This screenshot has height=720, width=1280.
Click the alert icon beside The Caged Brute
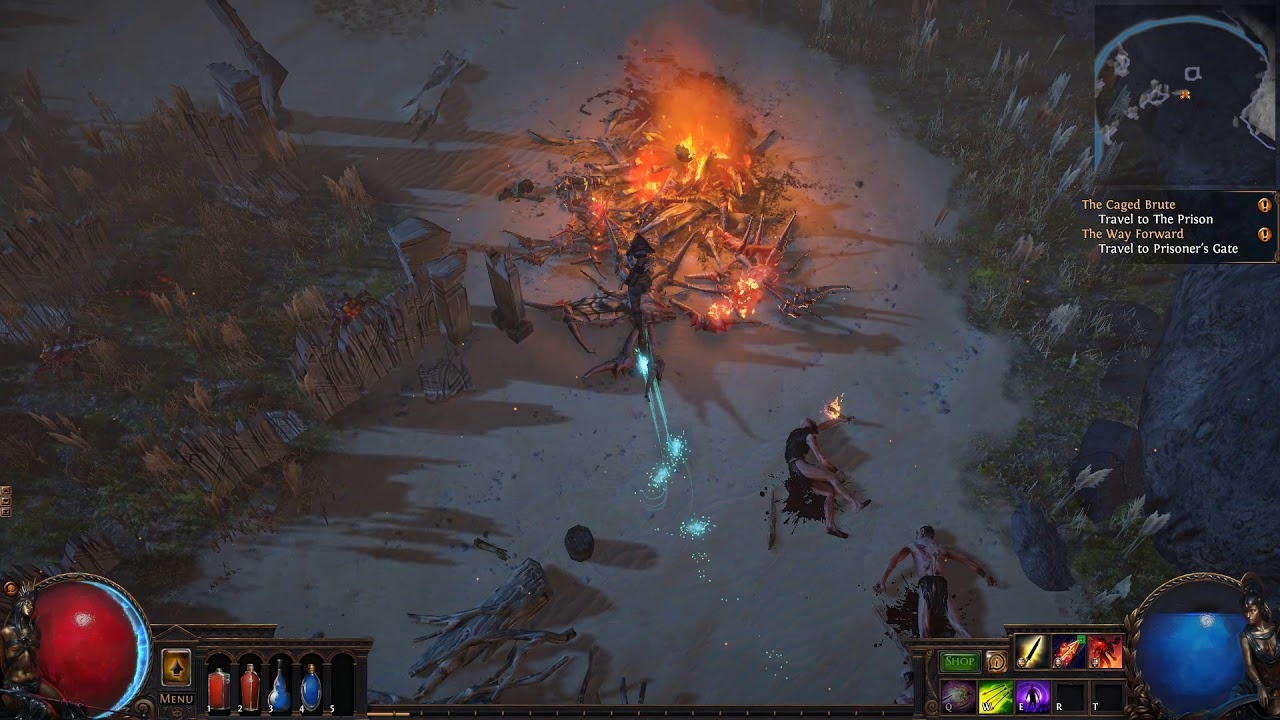click(x=1264, y=205)
